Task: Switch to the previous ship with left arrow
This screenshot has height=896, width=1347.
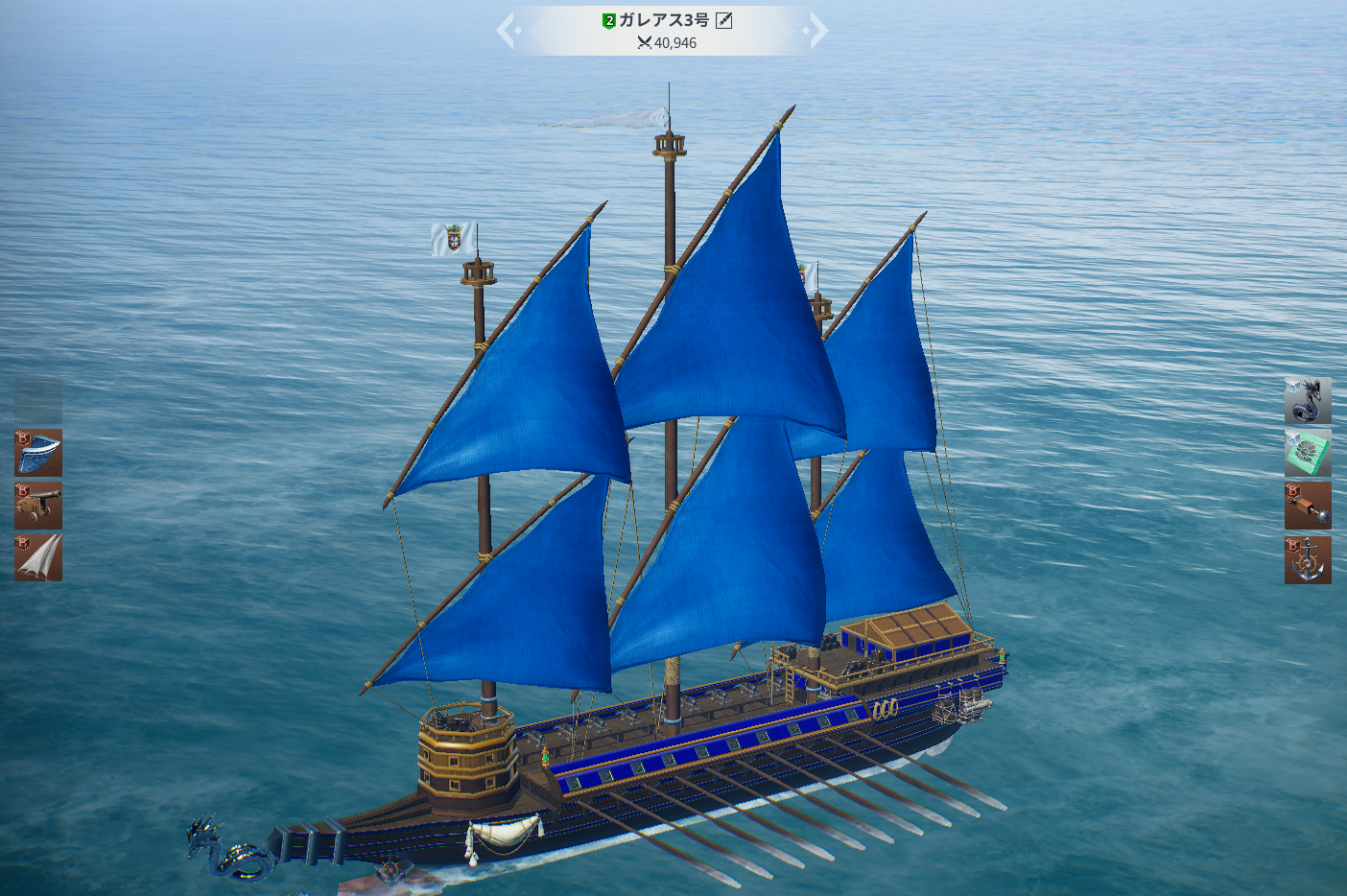Action: tap(508, 31)
